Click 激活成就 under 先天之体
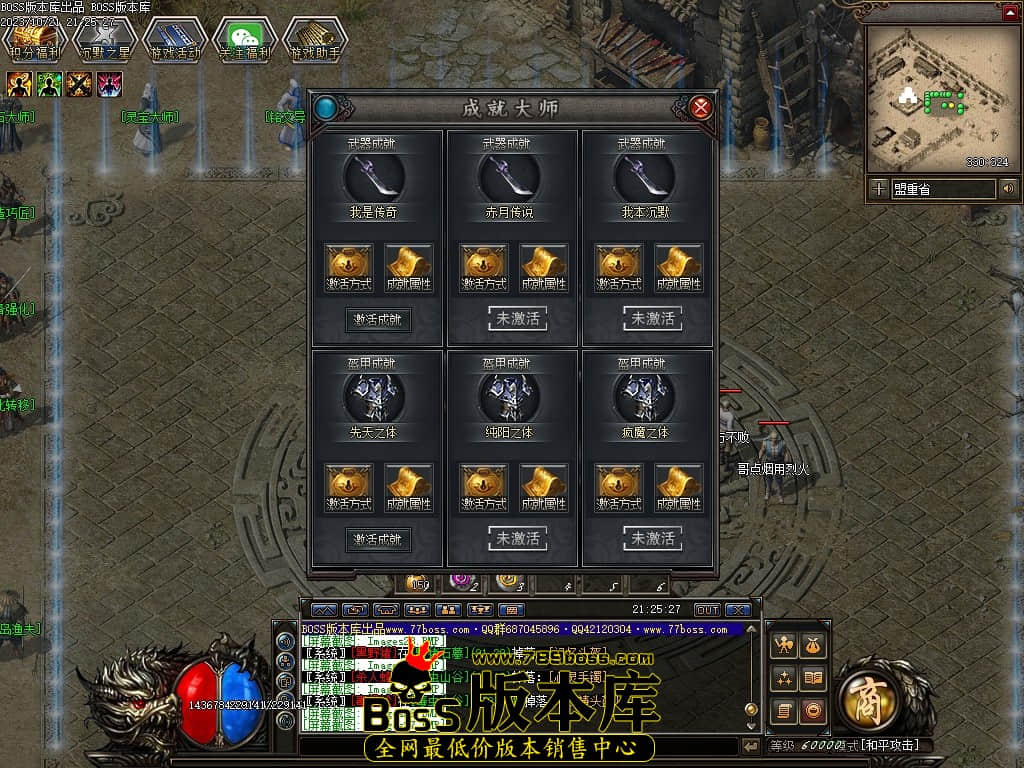This screenshot has width=1024, height=768. 378,539
